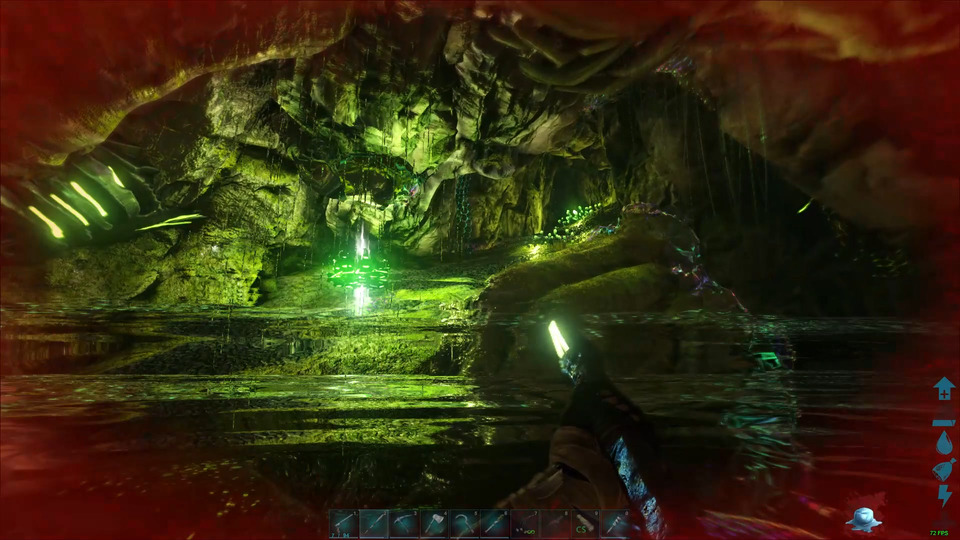The width and height of the screenshot is (960, 540).
Task: Equip the hatchet from the hotbar
Action: 434,523
